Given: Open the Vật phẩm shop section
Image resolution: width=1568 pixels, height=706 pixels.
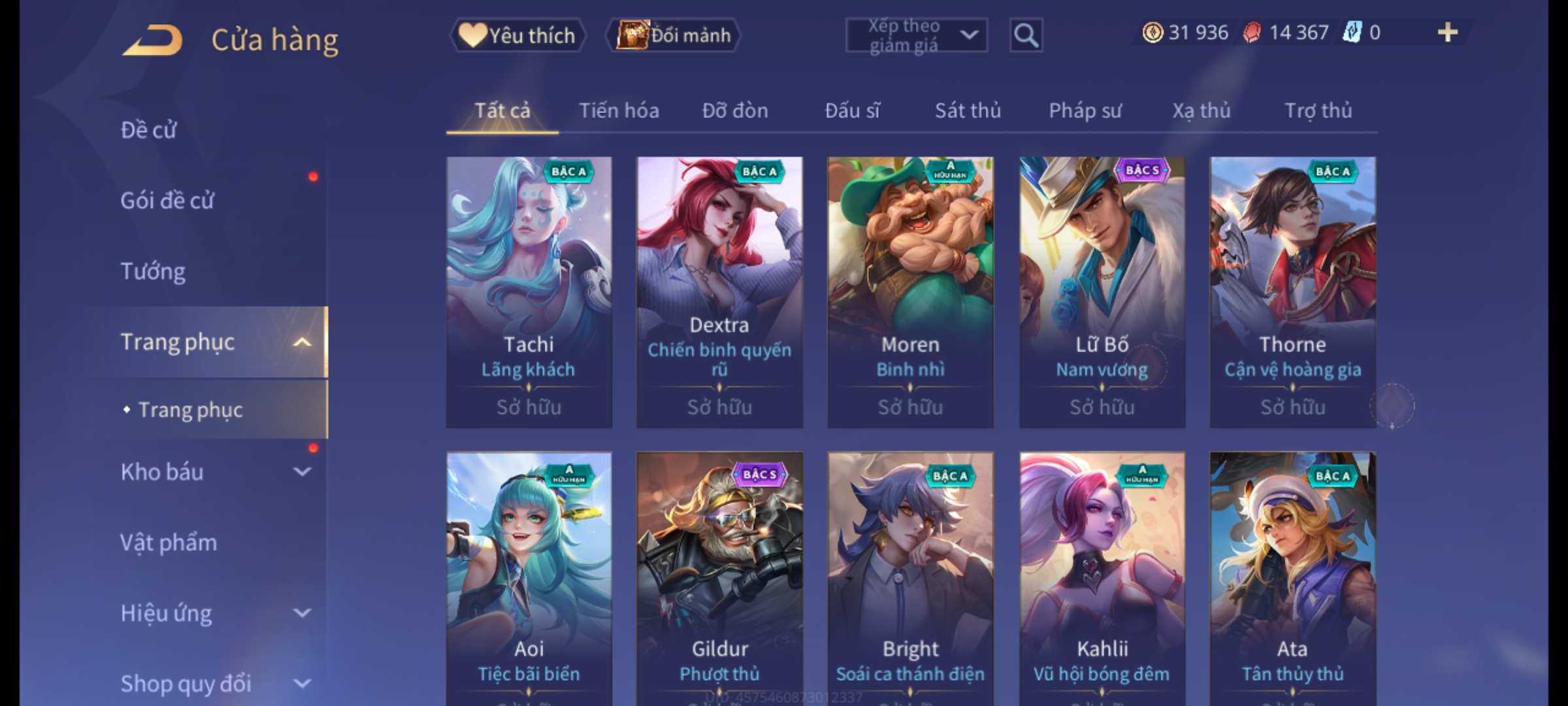Looking at the screenshot, I should point(169,543).
